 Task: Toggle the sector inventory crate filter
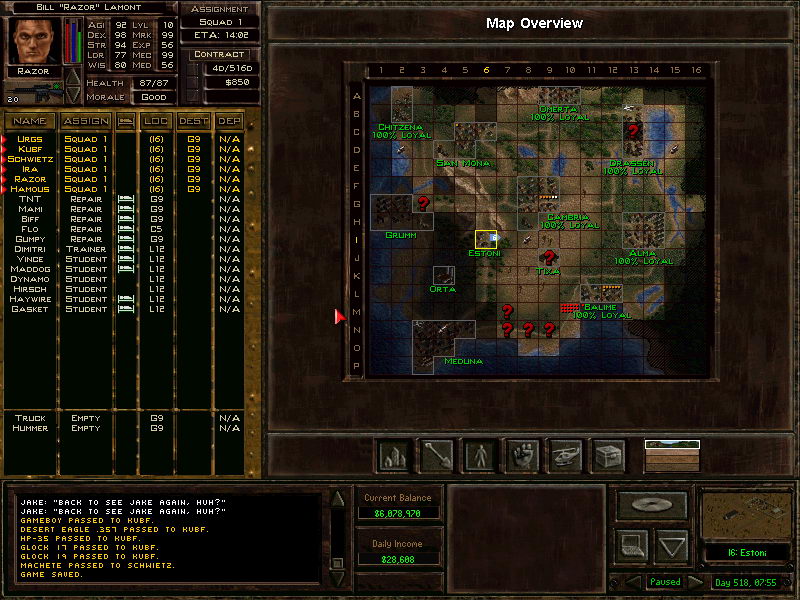(608, 456)
